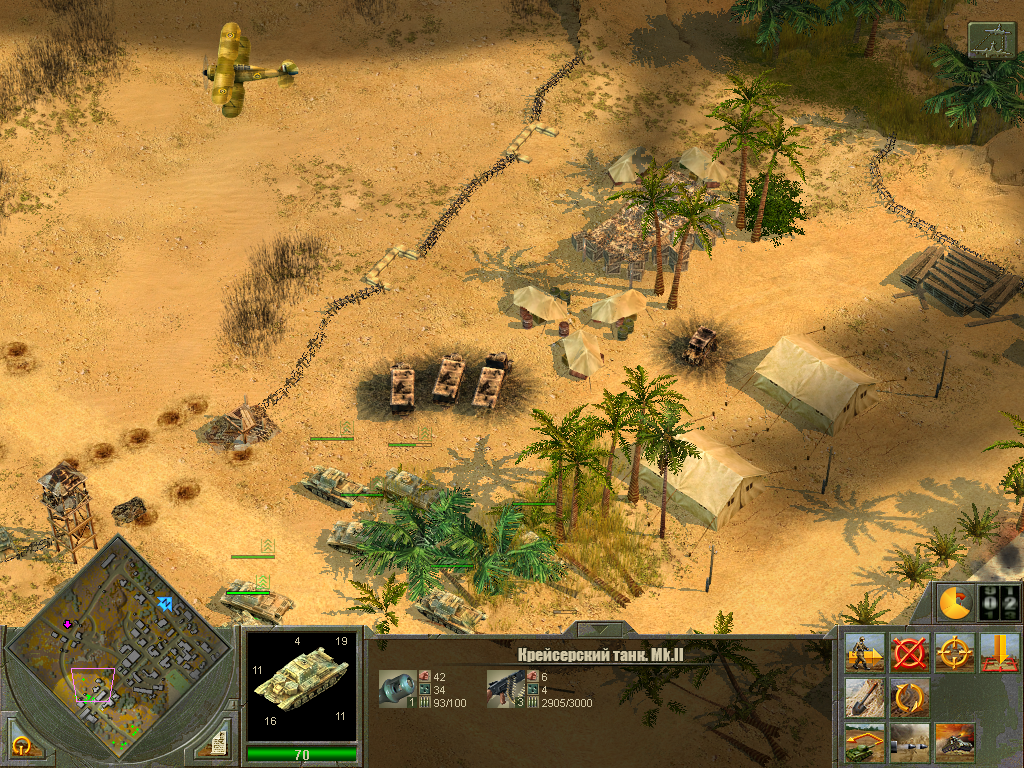
Task: Select the circular arrows rotate command
Action: [x=909, y=697]
